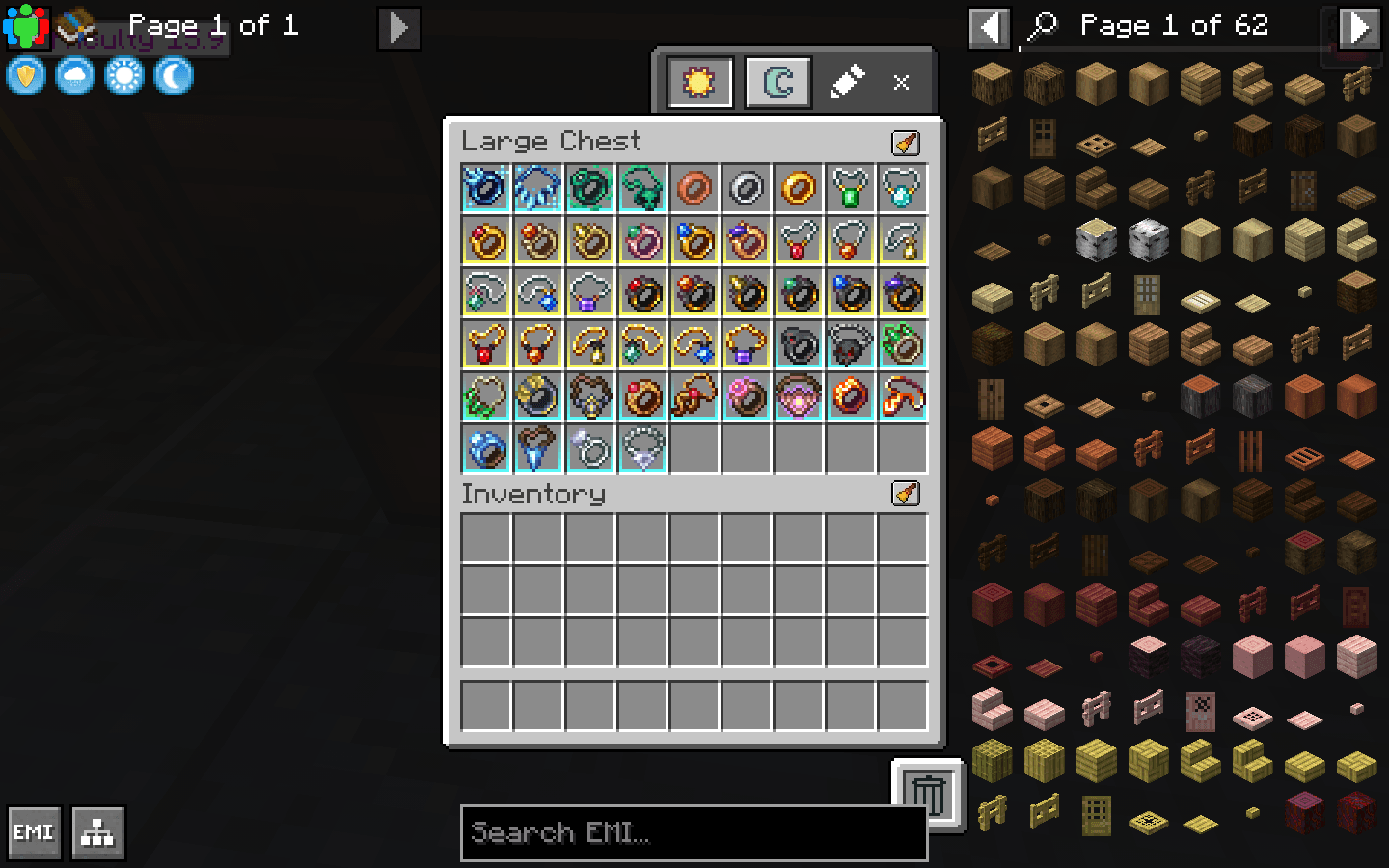Image resolution: width=1389 pixels, height=868 pixels.
Task: Click the EMI button at bottom left
Action: 34,830
